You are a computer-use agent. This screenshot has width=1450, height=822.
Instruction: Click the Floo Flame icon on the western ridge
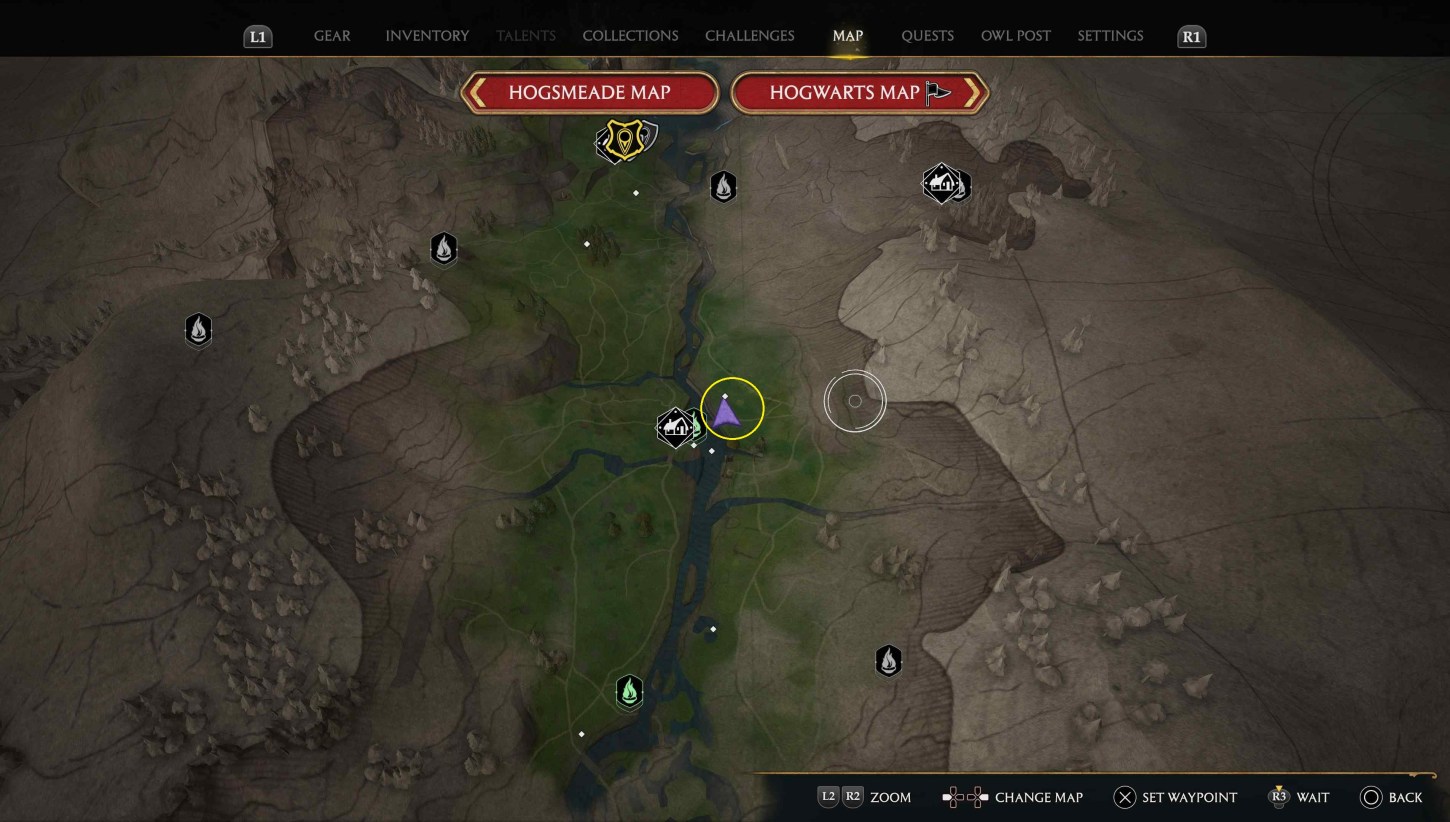tap(198, 330)
